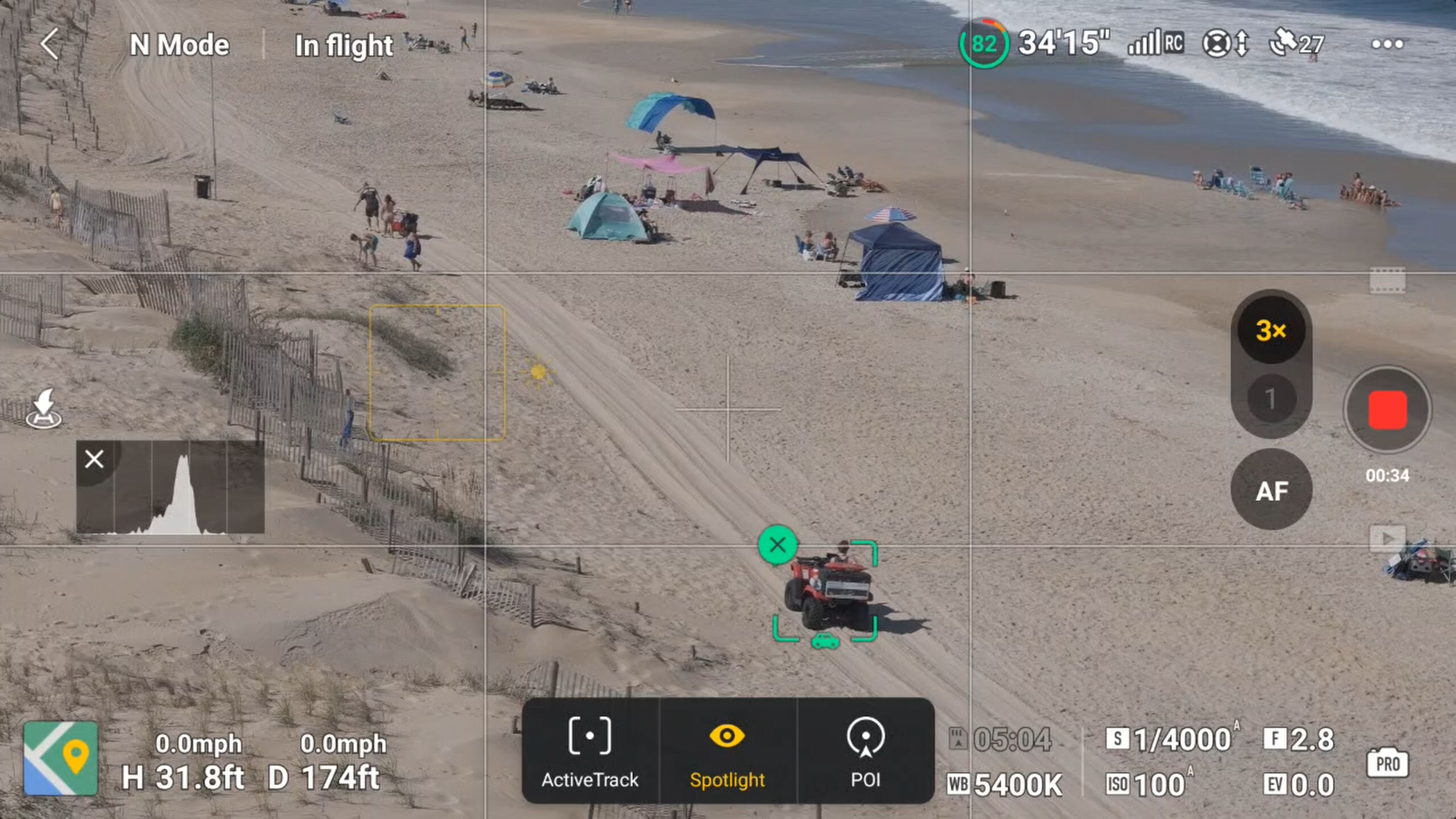The height and width of the screenshot is (819, 1456).
Task: Switch zoom to 1x
Action: point(1271,399)
